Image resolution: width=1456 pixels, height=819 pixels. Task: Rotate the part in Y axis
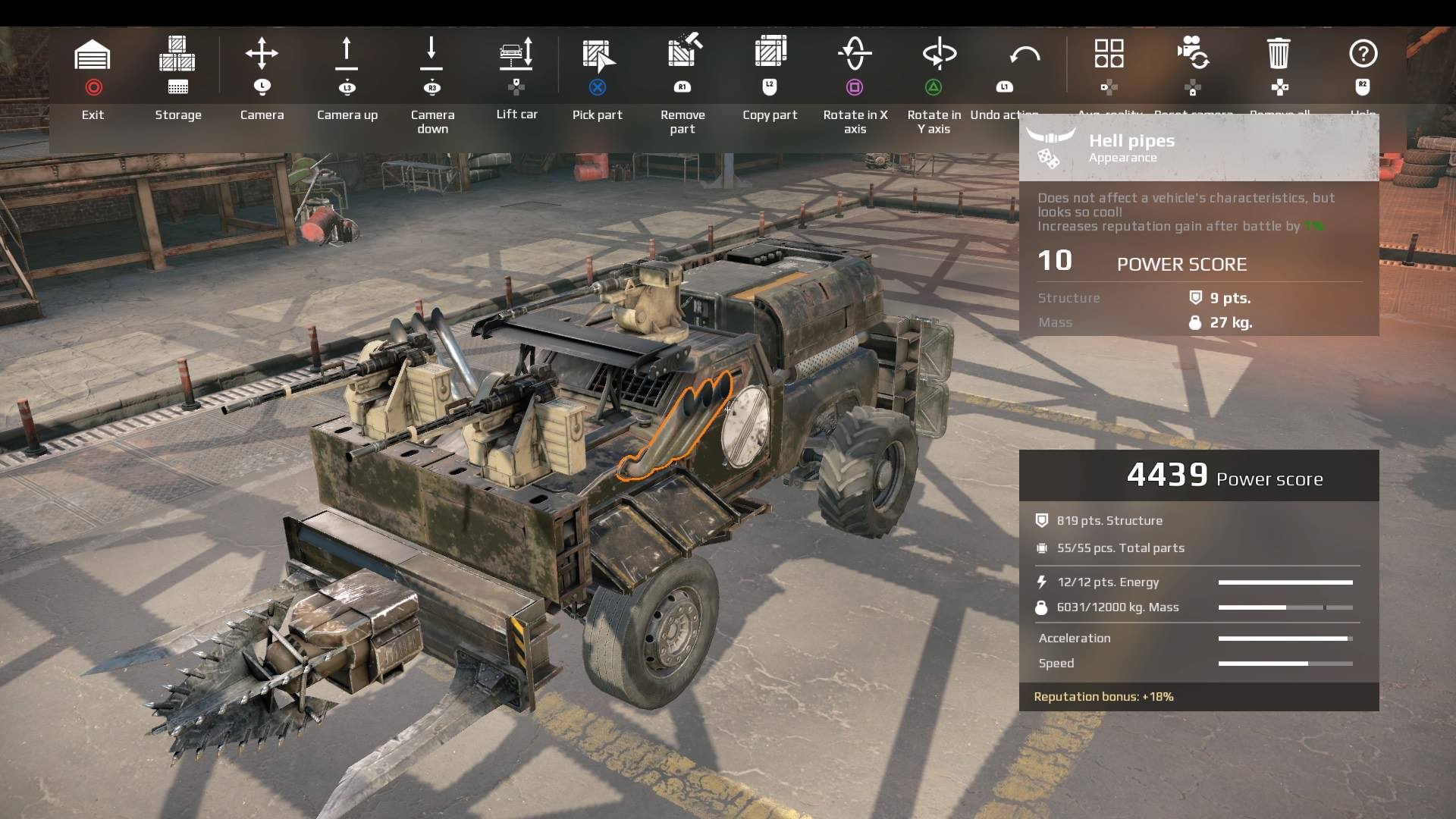click(939, 55)
